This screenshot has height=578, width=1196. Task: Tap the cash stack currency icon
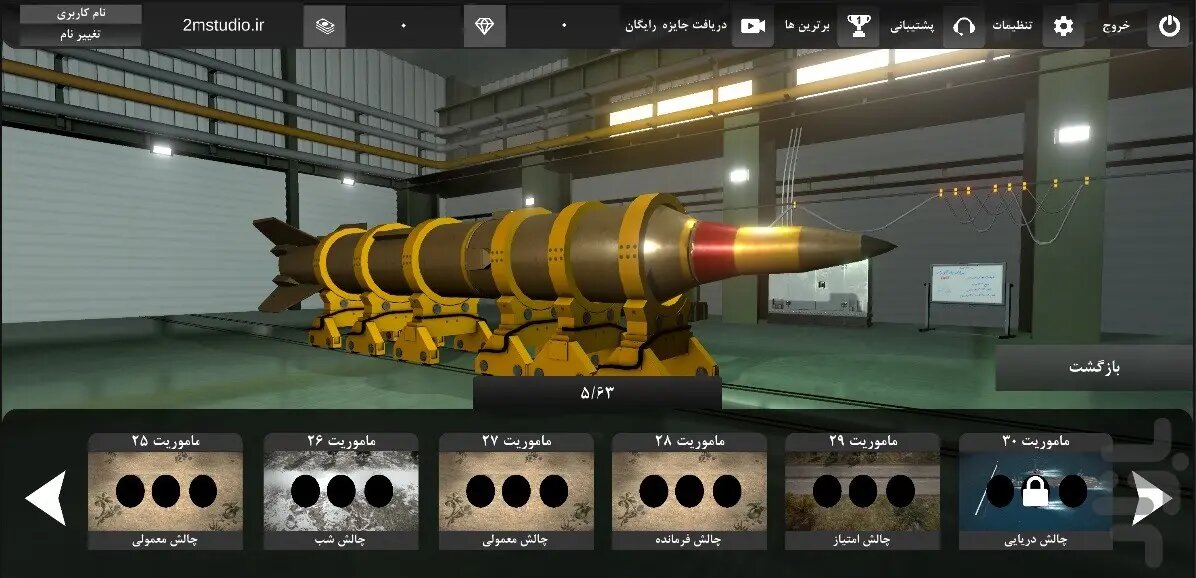324,26
